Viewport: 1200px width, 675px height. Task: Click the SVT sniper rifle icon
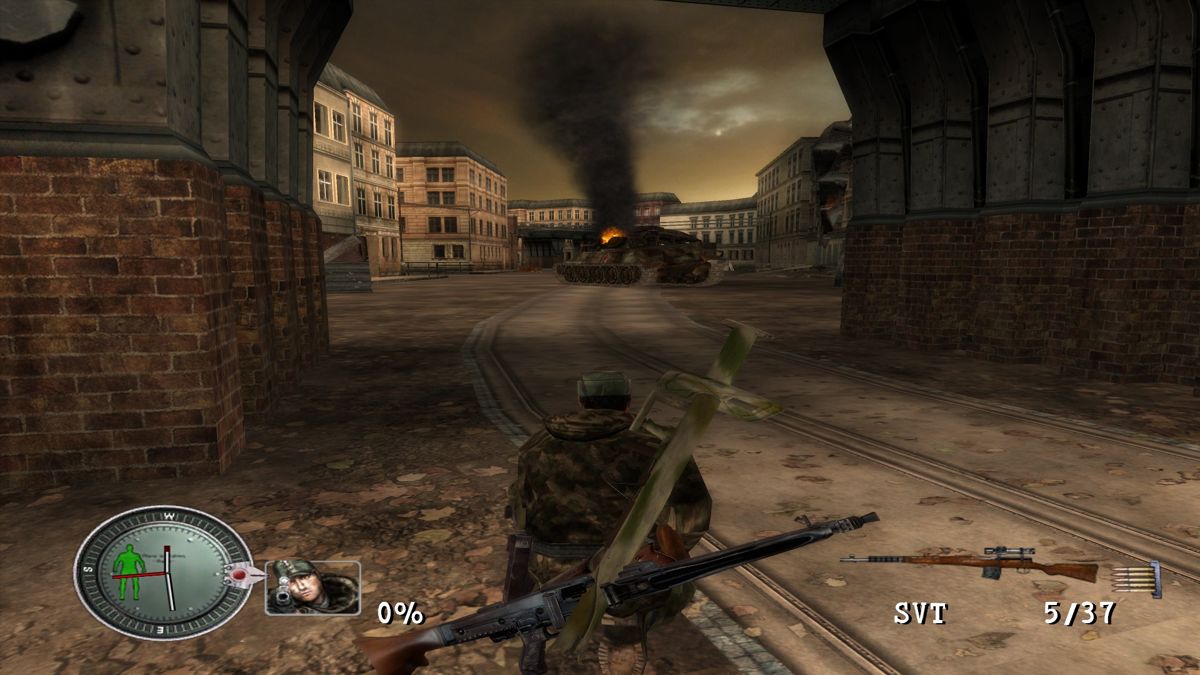[x=968, y=565]
